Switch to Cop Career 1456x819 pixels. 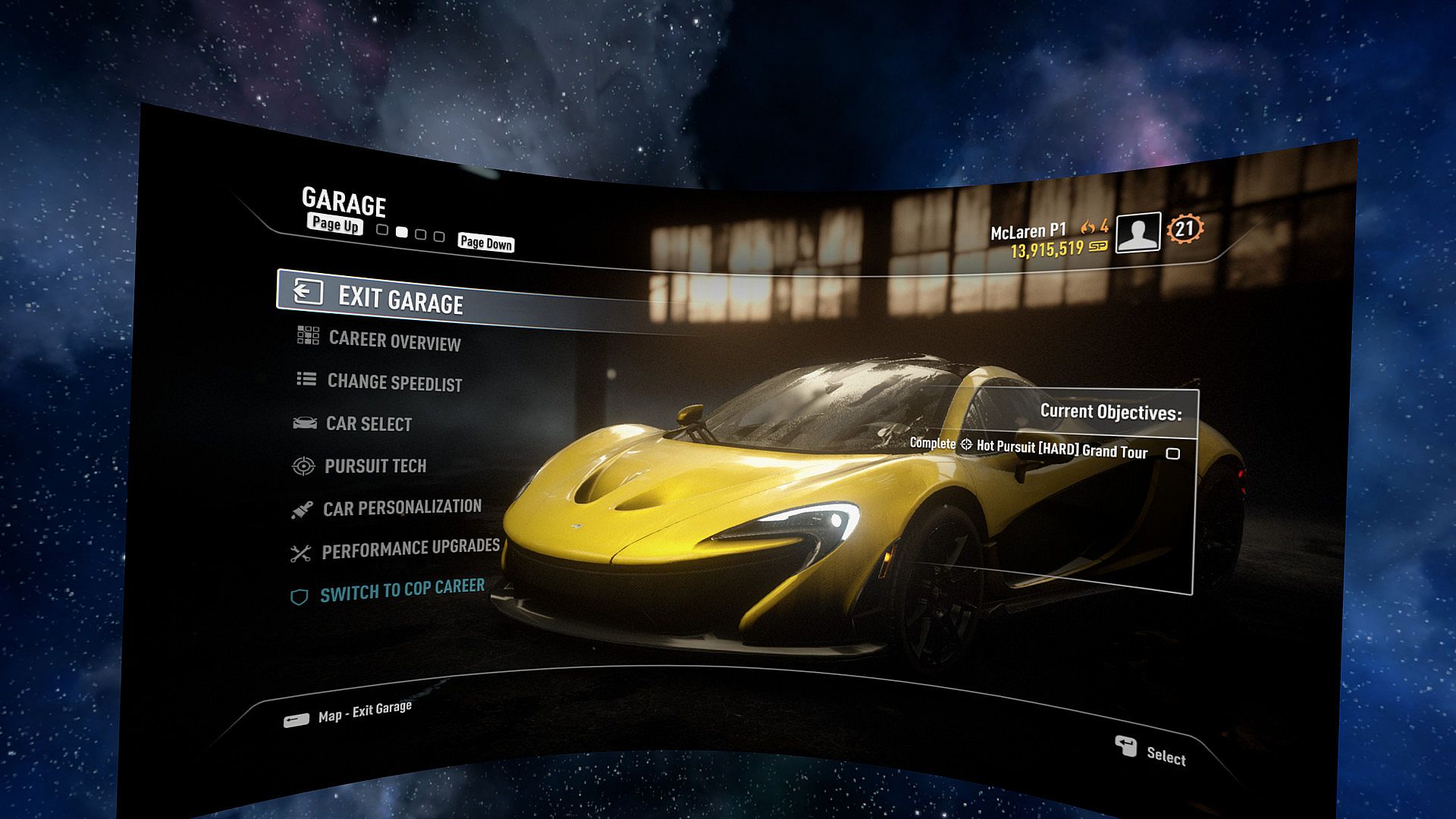pos(401,591)
